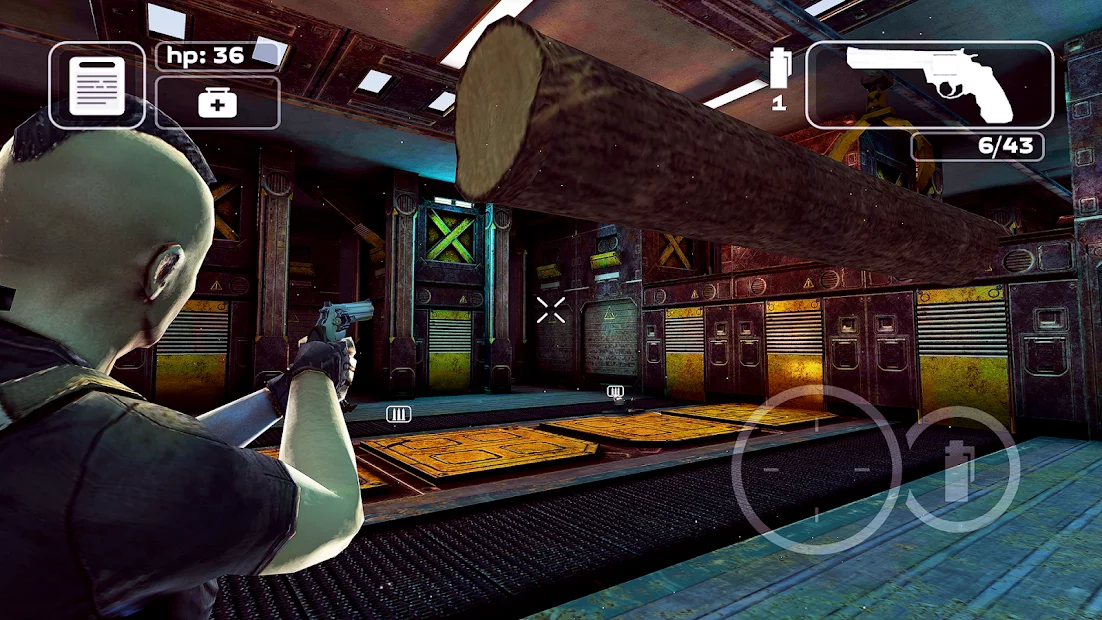This screenshot has height=620, width=1102.
Task: Fire with the crosshair shoot button
Action: [x=816, y=469]
